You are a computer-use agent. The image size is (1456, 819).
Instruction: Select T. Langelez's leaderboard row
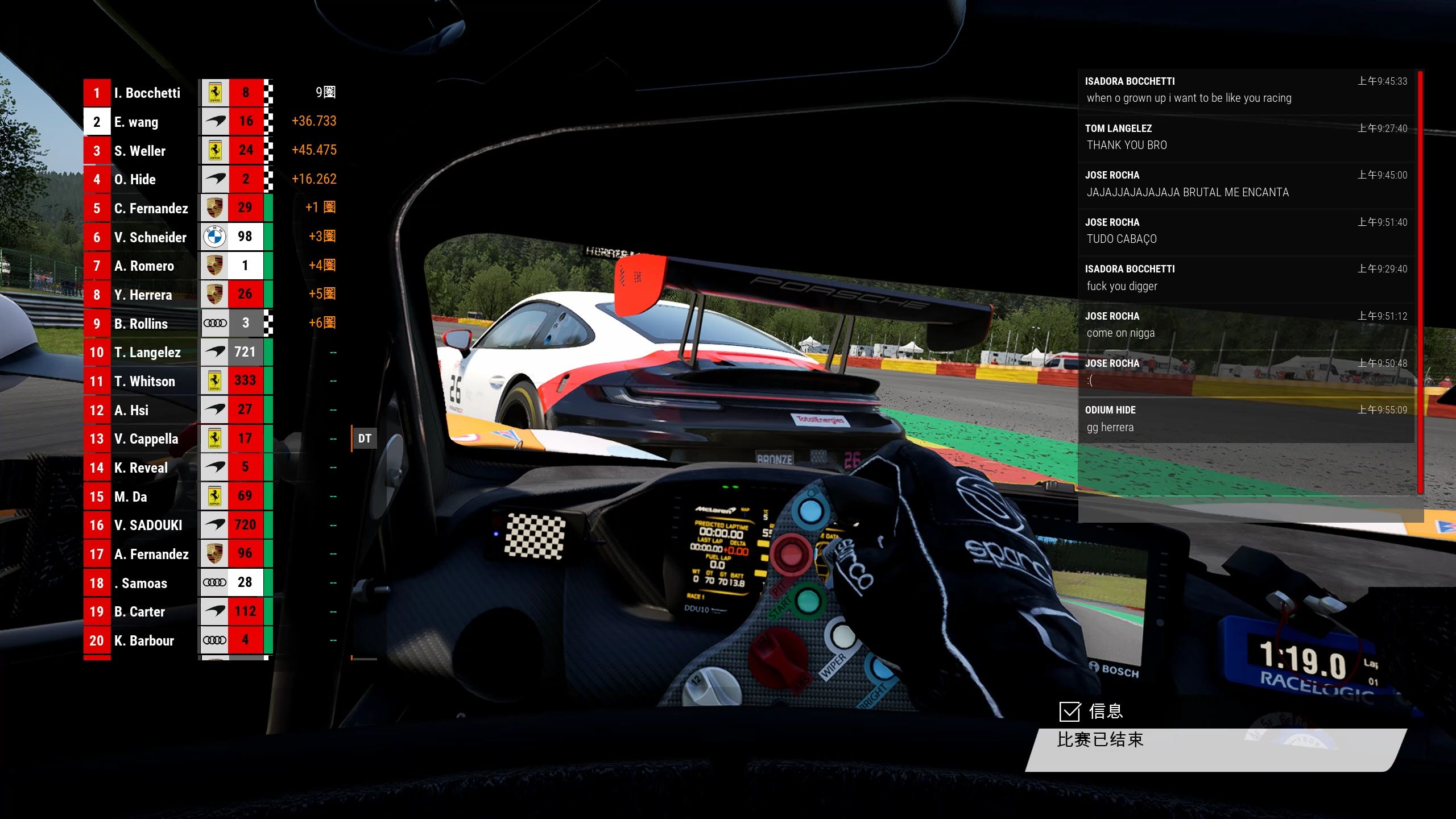pyautogui.click(x=147, y=352)
